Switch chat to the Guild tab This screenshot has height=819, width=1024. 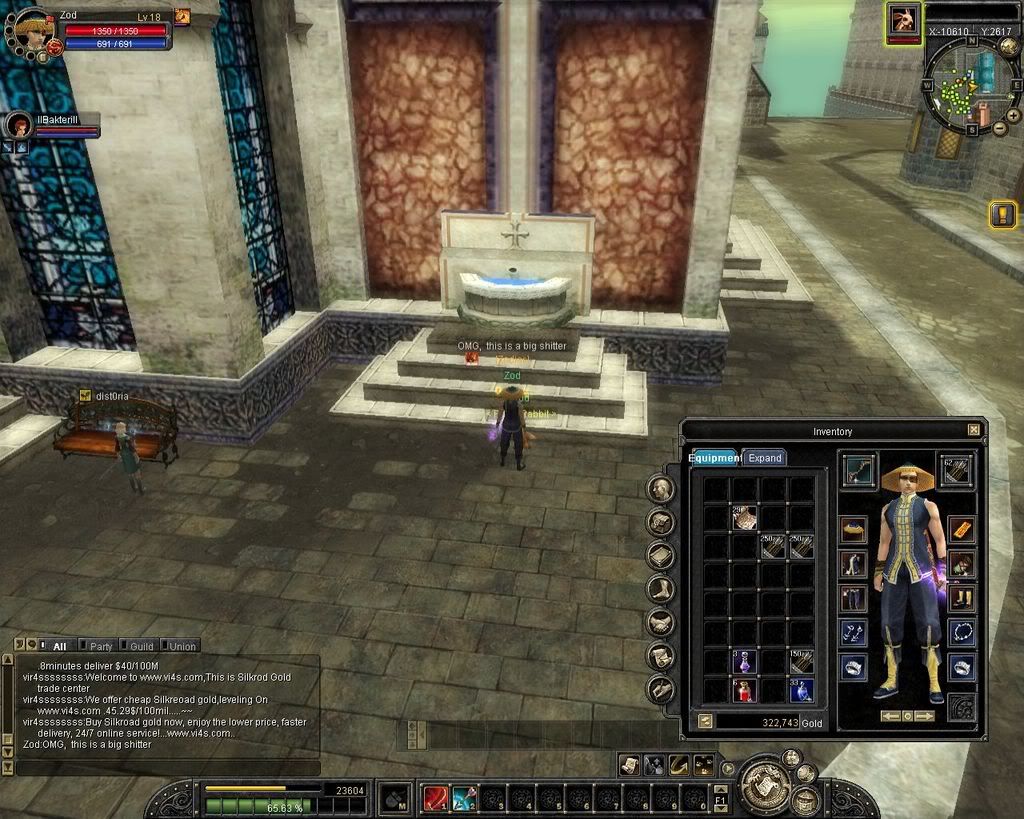(141, 646)
